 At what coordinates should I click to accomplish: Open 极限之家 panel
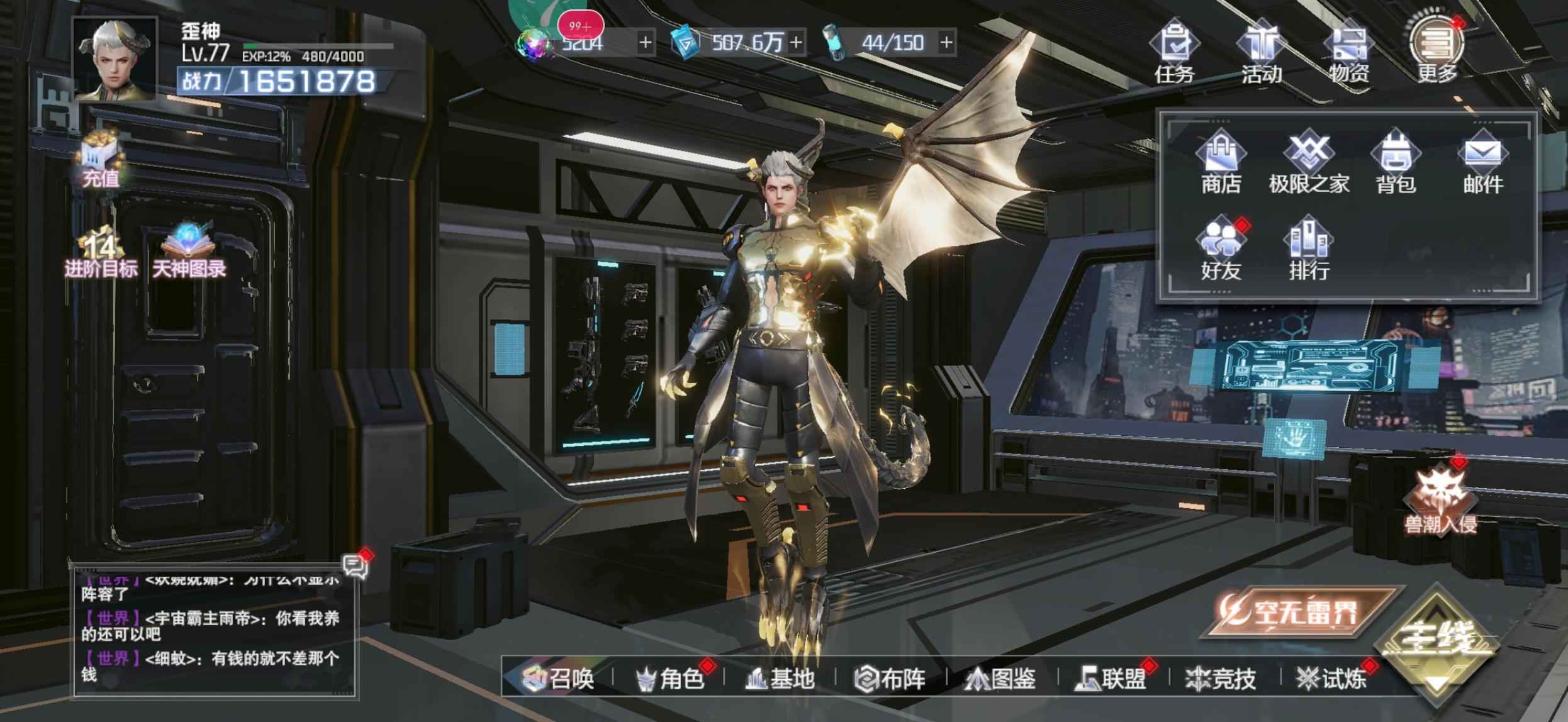(1309, 162)
